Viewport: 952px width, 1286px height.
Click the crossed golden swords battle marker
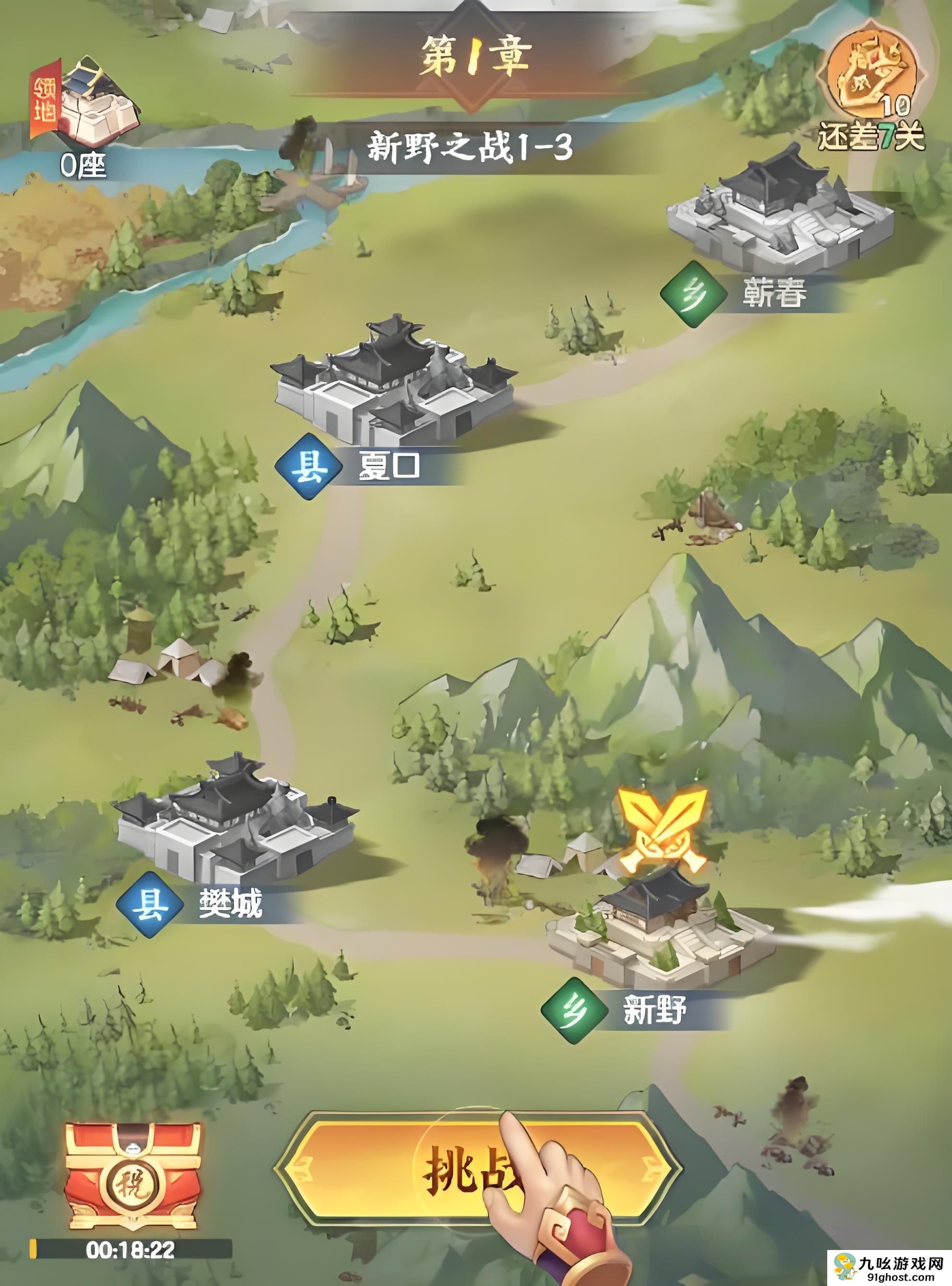pyautogui.click(x=663, y=829)
